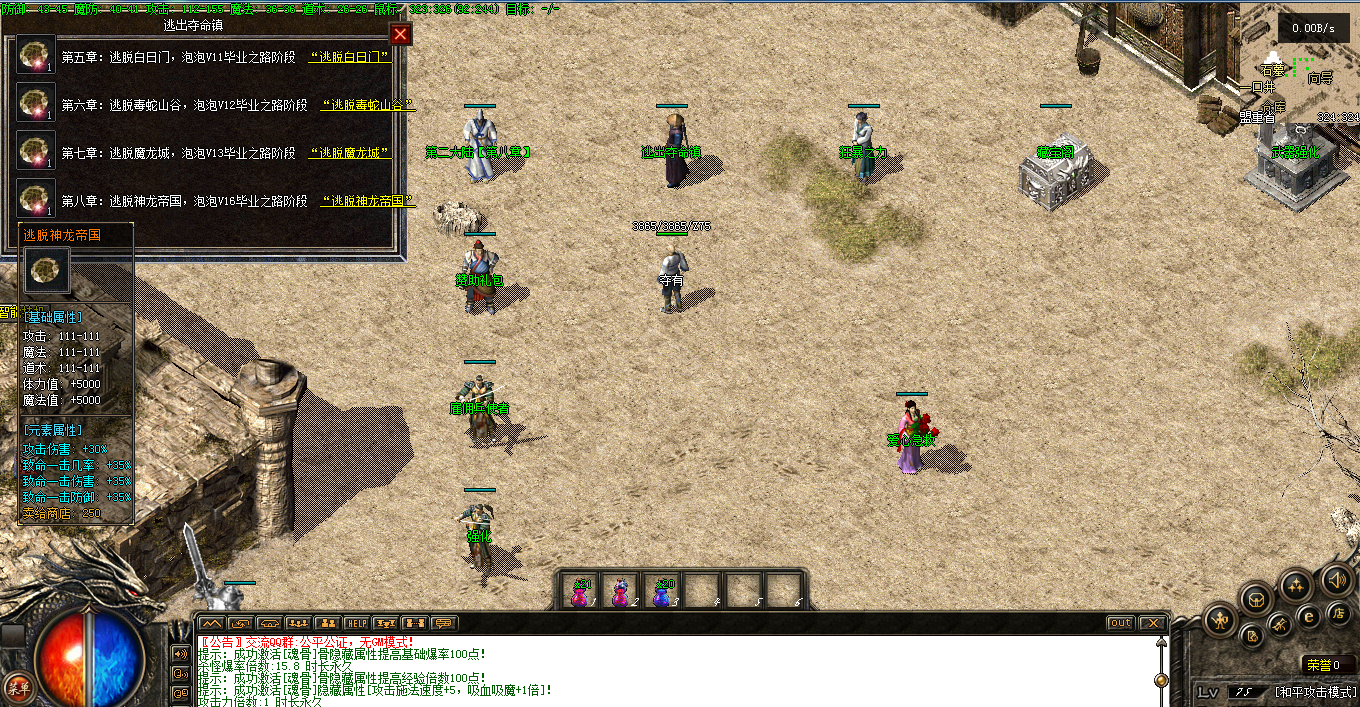Use the blue potion in hotbar slot 3

point(662,592)
